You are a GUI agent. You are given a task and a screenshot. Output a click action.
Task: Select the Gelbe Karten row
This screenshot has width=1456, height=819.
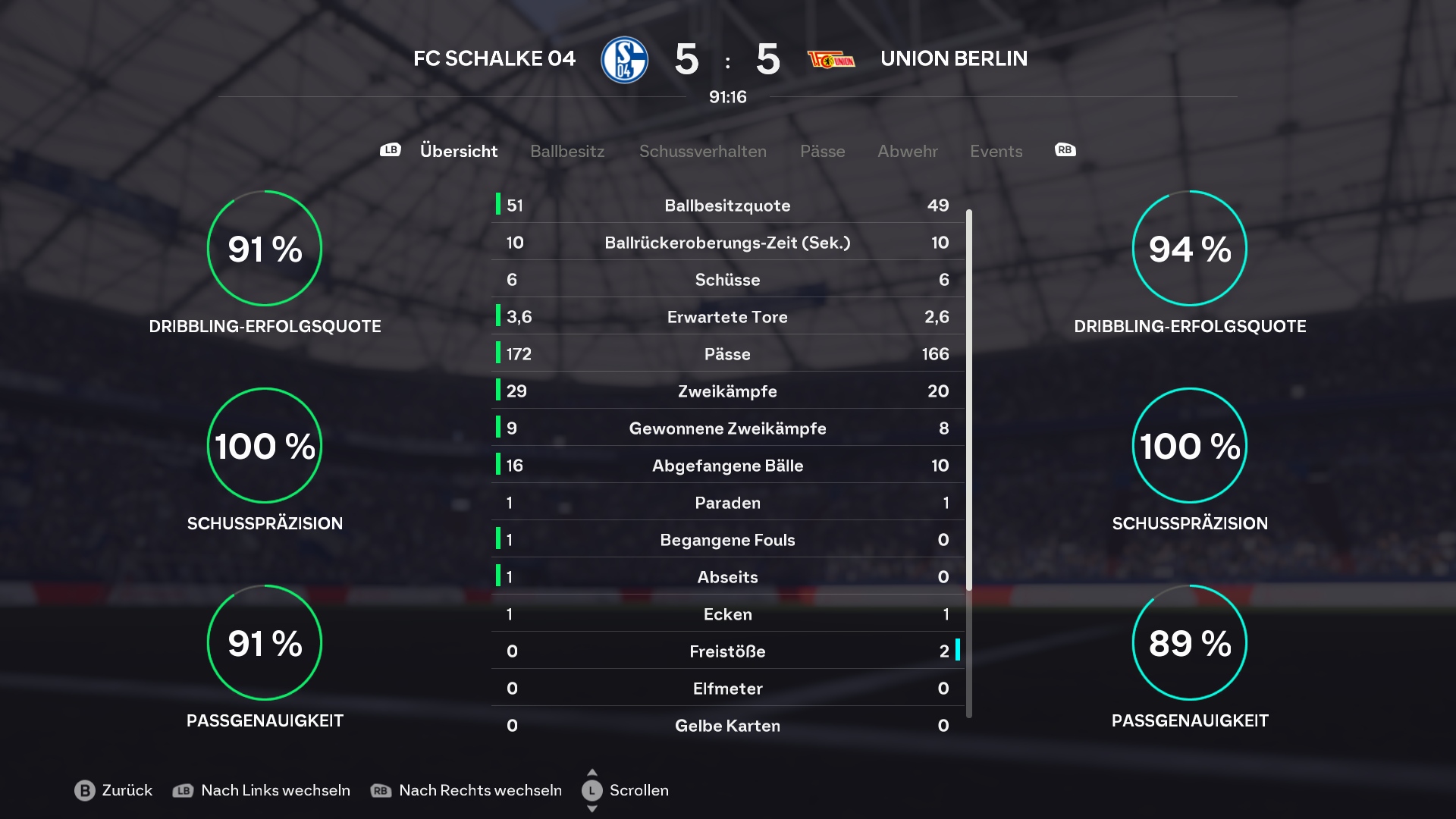coord(727,726)
